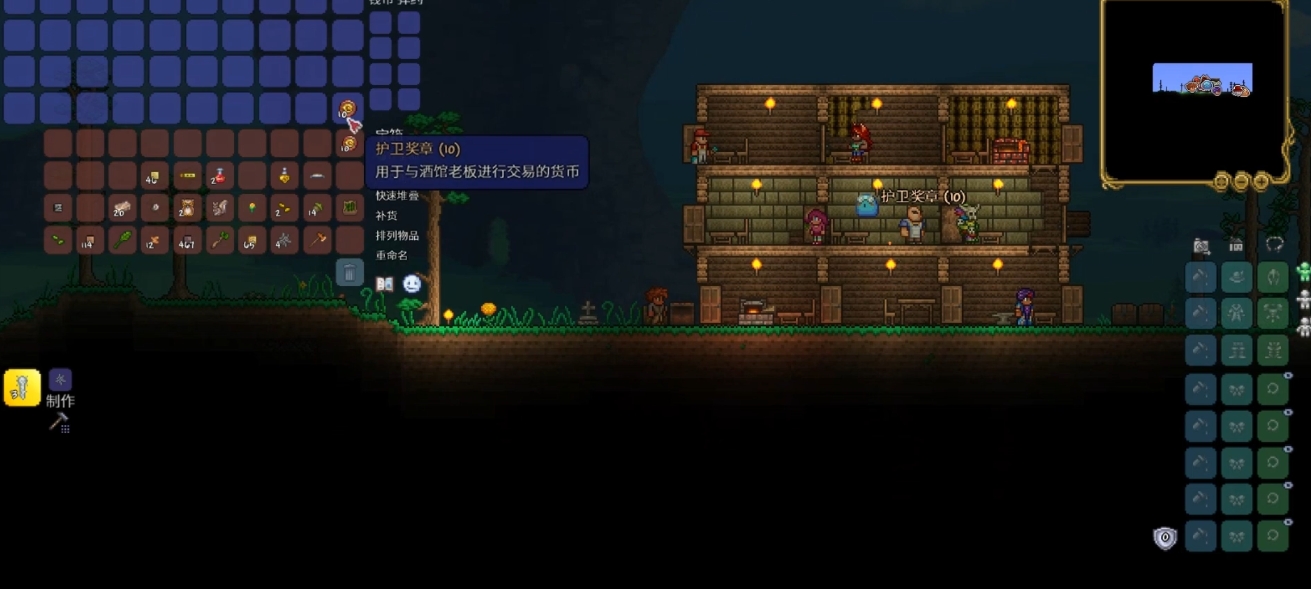1311x589 pixels.
Task: Select the yellow flask potion slot
Action: click(284, 177)
